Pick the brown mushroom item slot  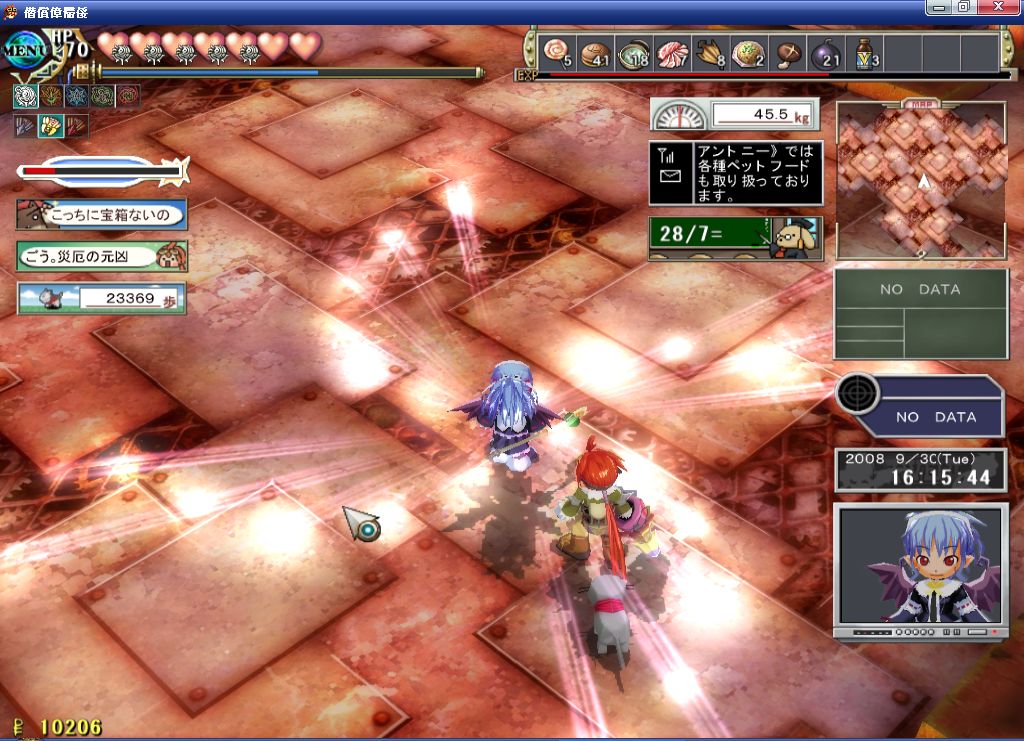coord(787,53)
